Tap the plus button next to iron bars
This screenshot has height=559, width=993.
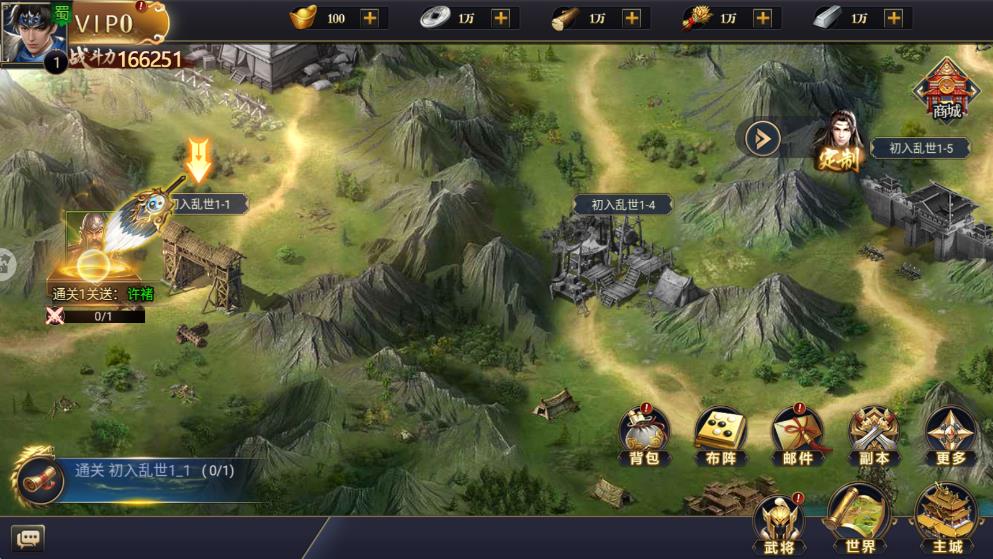coord(894,18)
